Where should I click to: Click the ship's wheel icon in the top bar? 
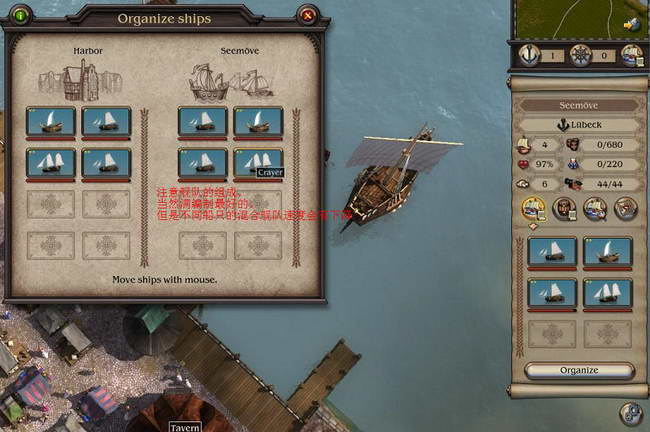581,55
